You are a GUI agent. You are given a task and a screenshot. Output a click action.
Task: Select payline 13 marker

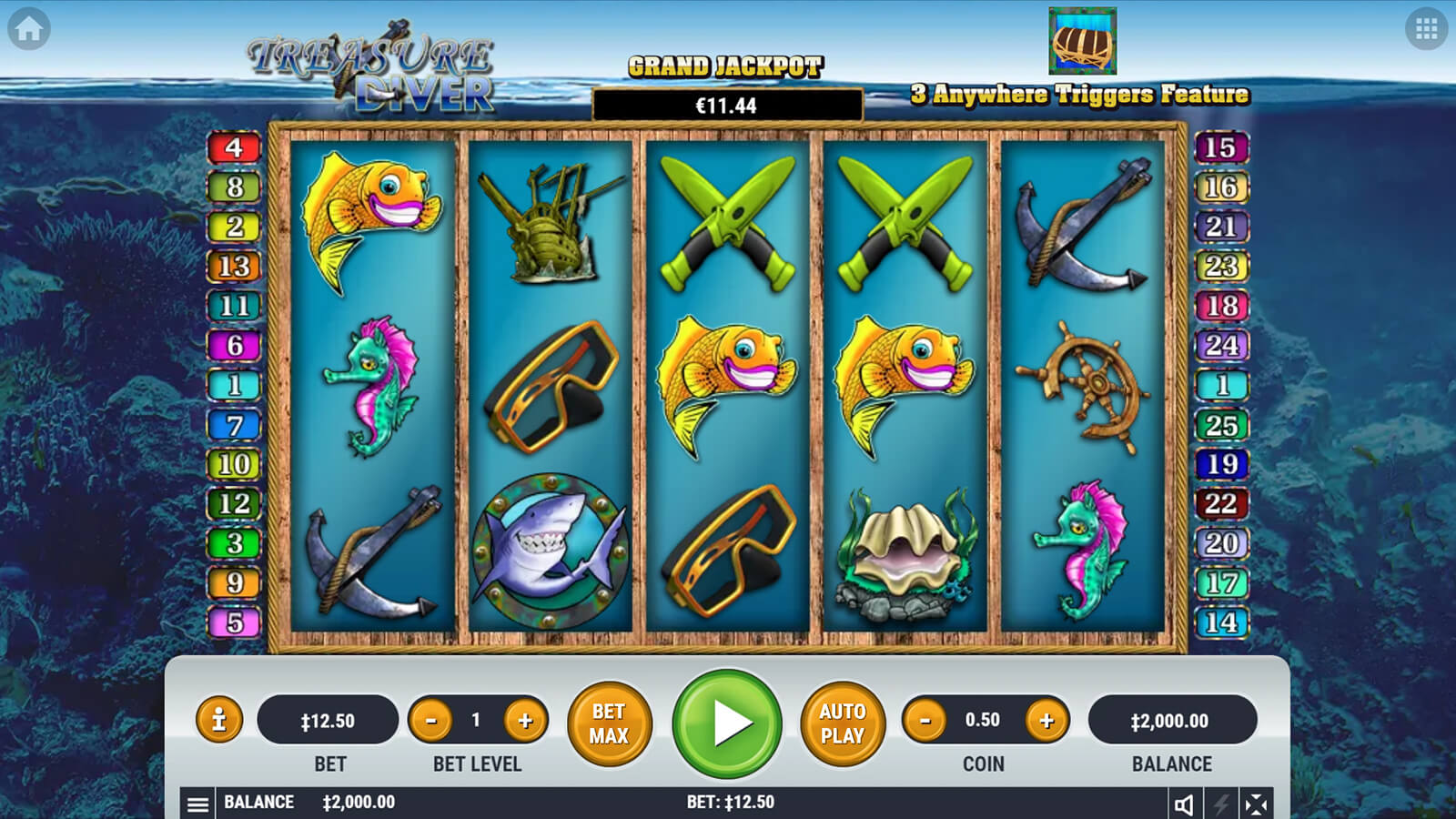pyautogui.click(x=234, y=266)
